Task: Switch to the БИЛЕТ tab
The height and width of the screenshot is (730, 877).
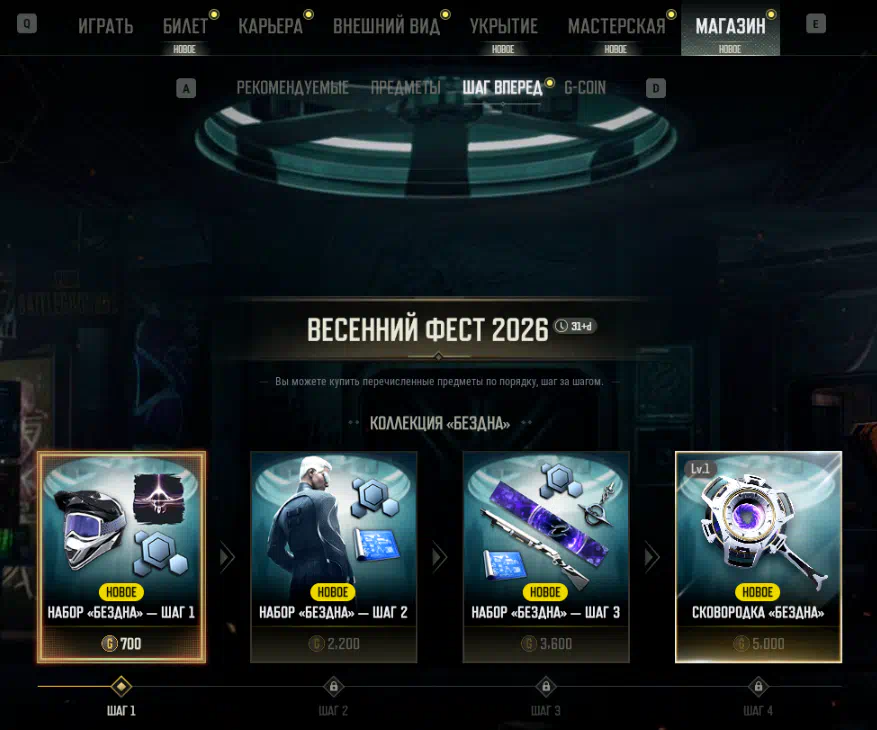Action: coord(185,26)
